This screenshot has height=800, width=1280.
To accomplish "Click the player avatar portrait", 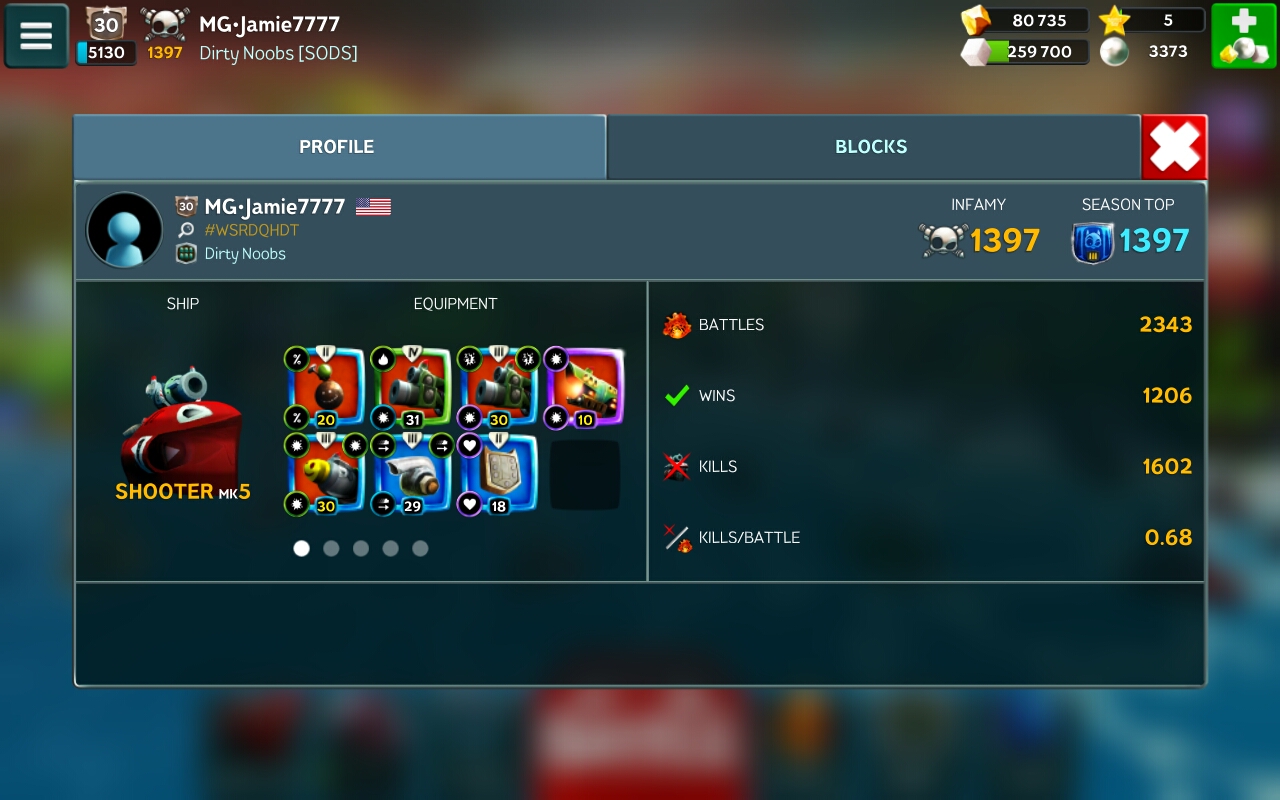I will coord(125,230).
